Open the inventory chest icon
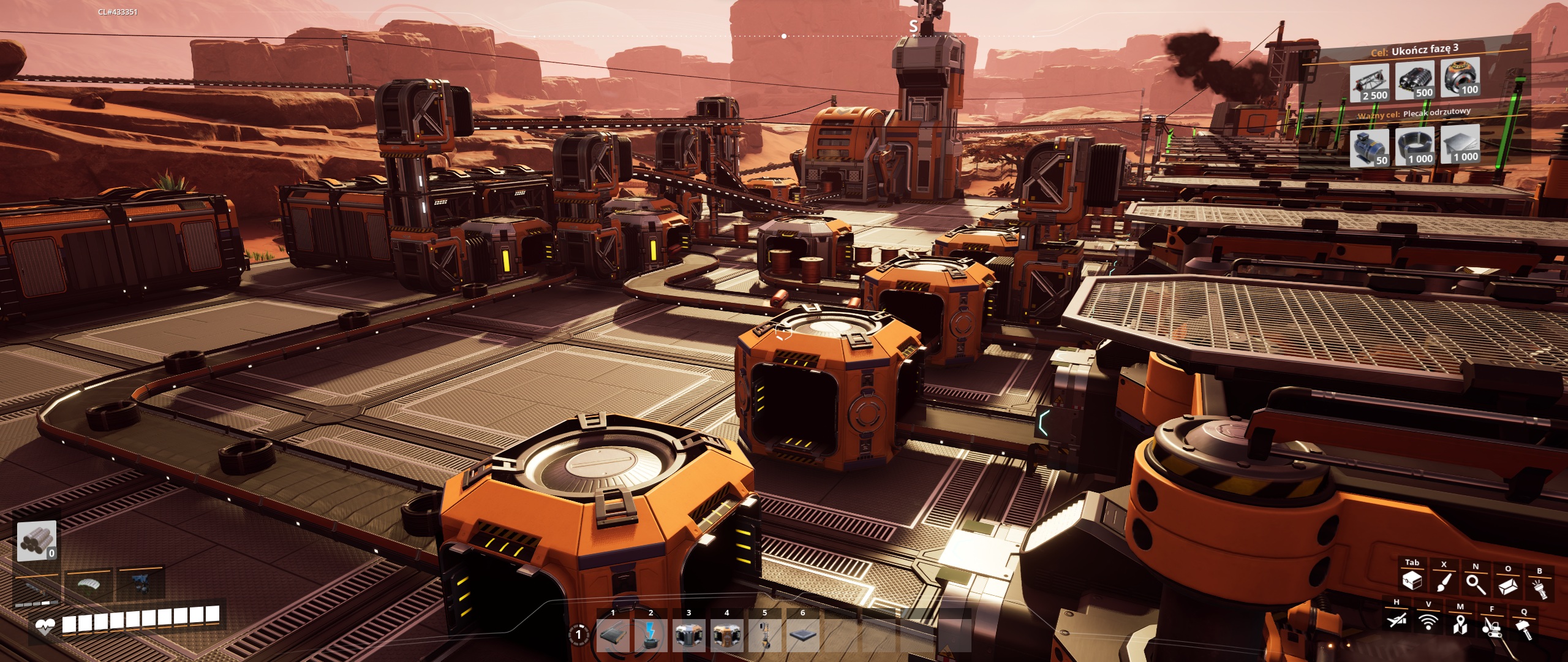Viewport: 1568px width, 662px height. point(1412,579)
